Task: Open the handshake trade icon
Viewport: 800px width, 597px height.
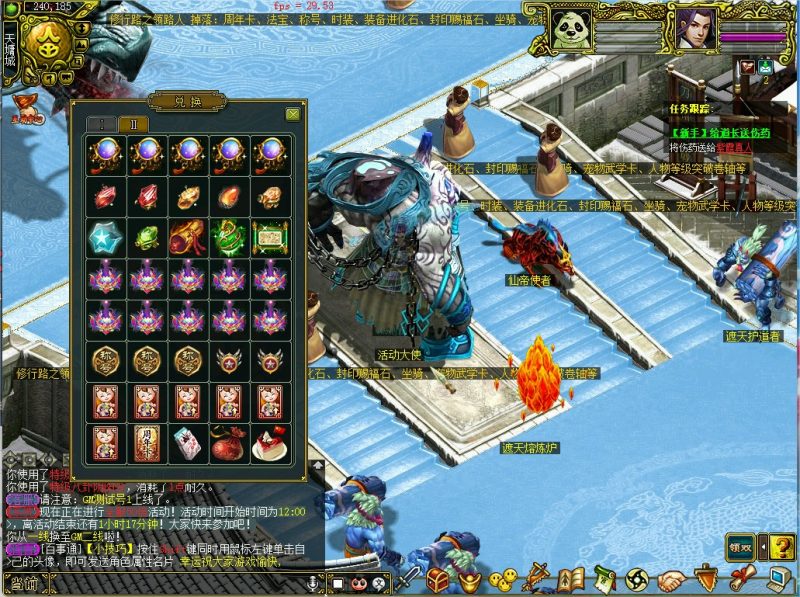Action: point(672,579)
